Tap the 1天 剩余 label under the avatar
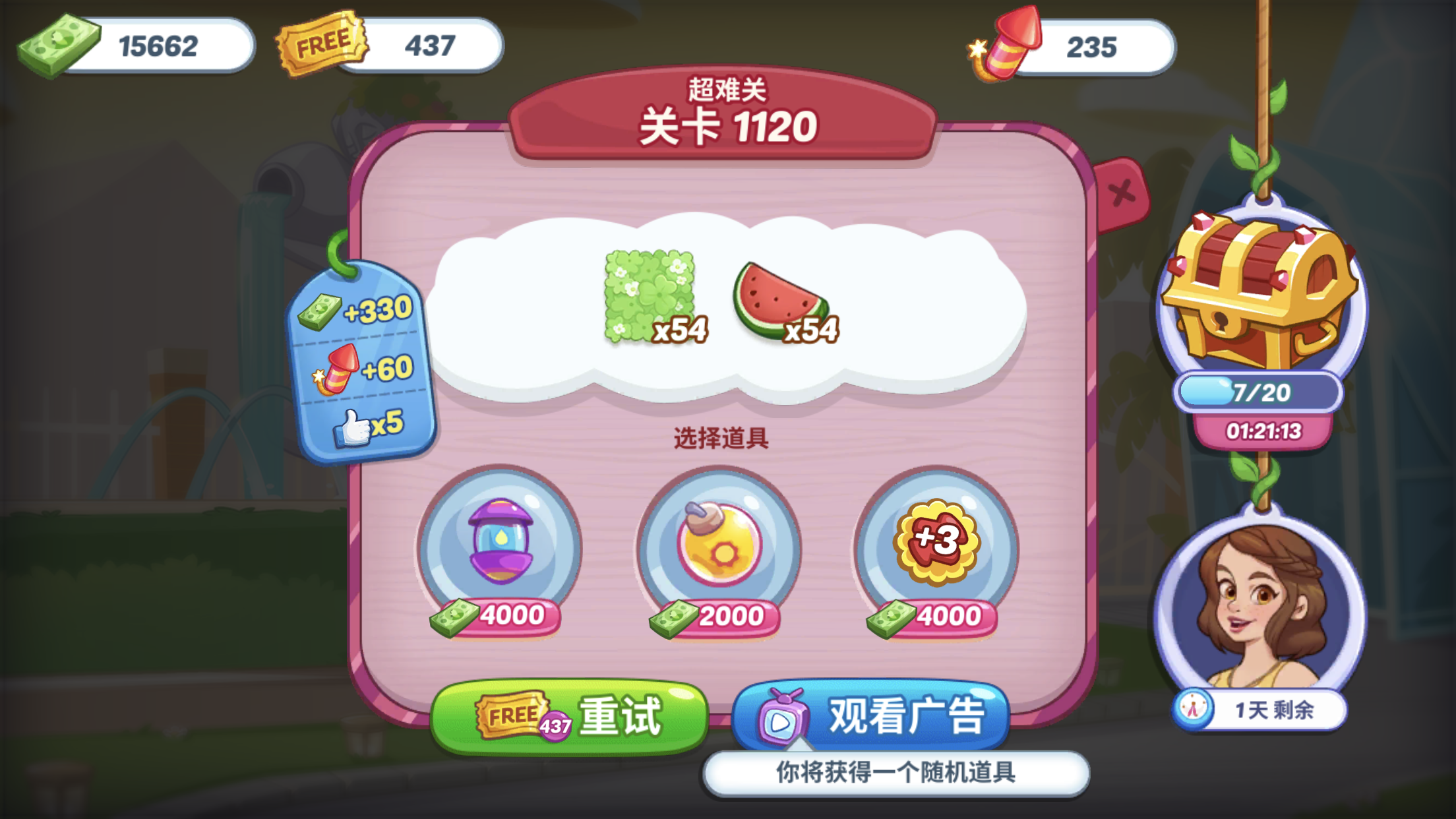1456x819 pixels. tap(1271, 709)
